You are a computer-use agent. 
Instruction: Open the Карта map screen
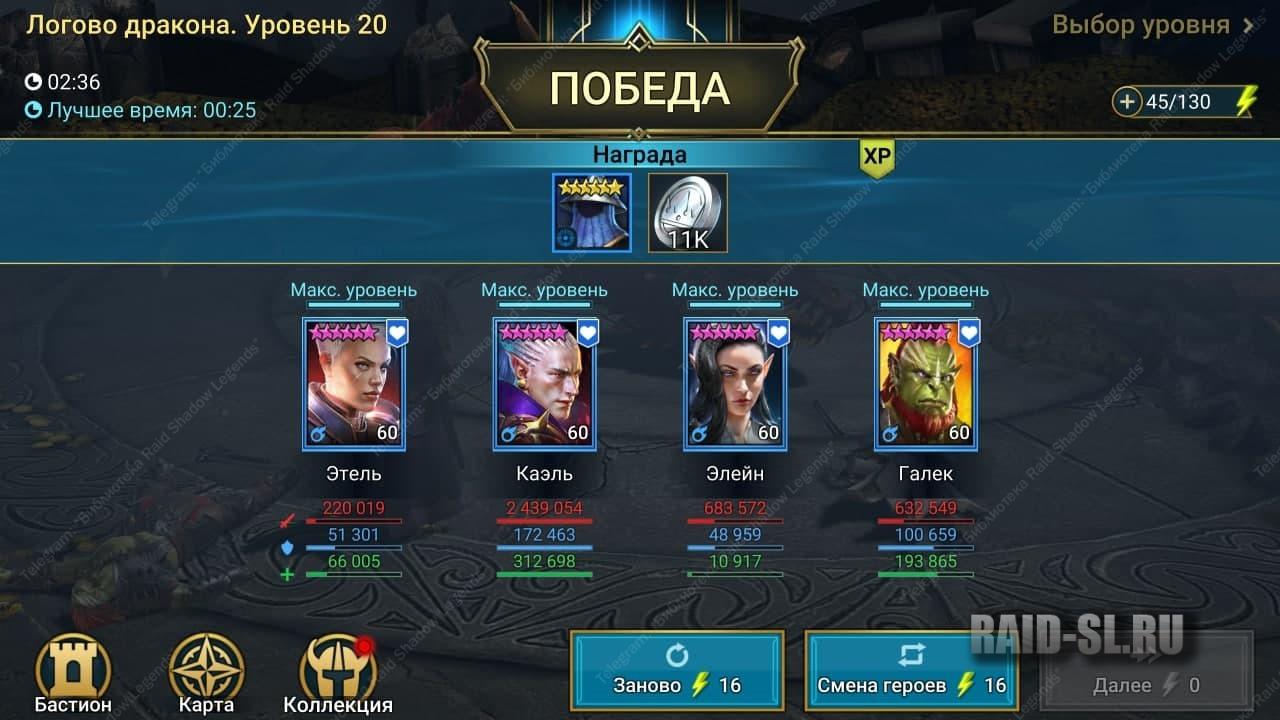[x=207, y=669]
